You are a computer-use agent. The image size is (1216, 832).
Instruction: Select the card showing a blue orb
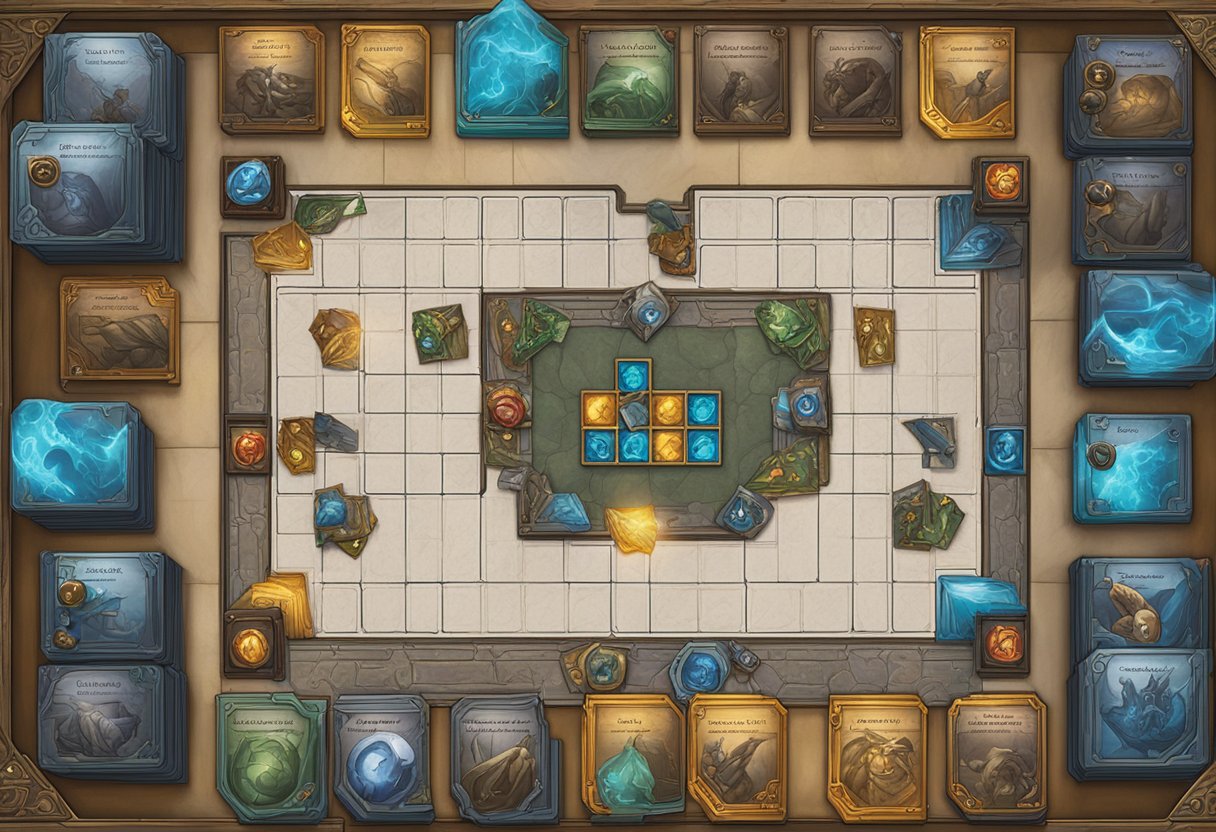point(382,757)
